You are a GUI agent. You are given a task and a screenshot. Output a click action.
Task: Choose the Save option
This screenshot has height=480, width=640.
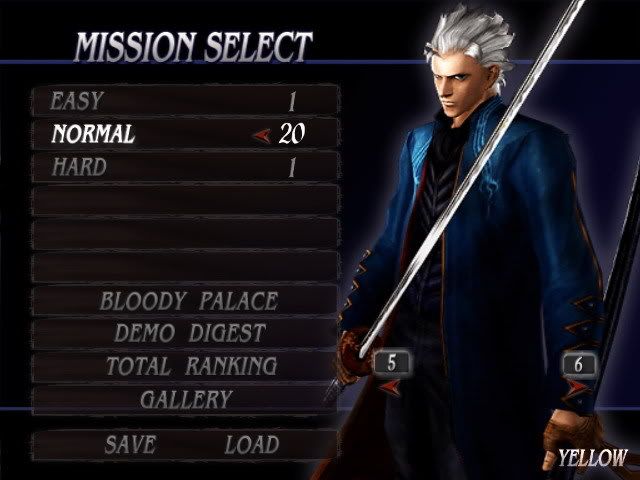(x=130, y=445)
